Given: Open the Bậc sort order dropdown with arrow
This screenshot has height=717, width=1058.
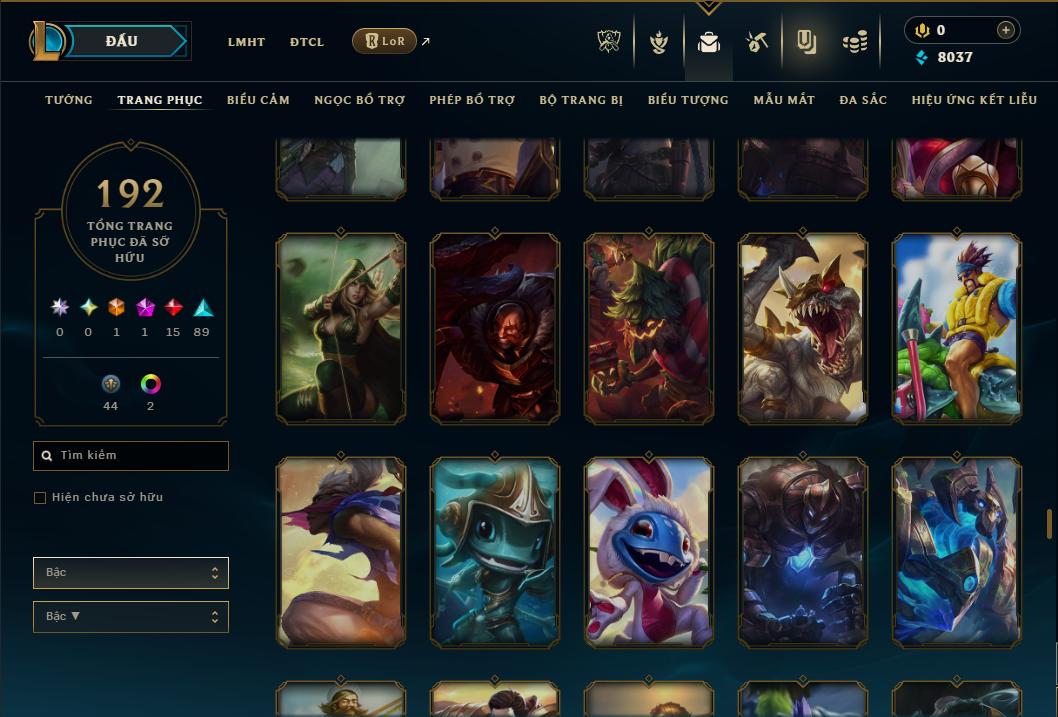Looking at the screenshot, I should (x=131, y=617).
